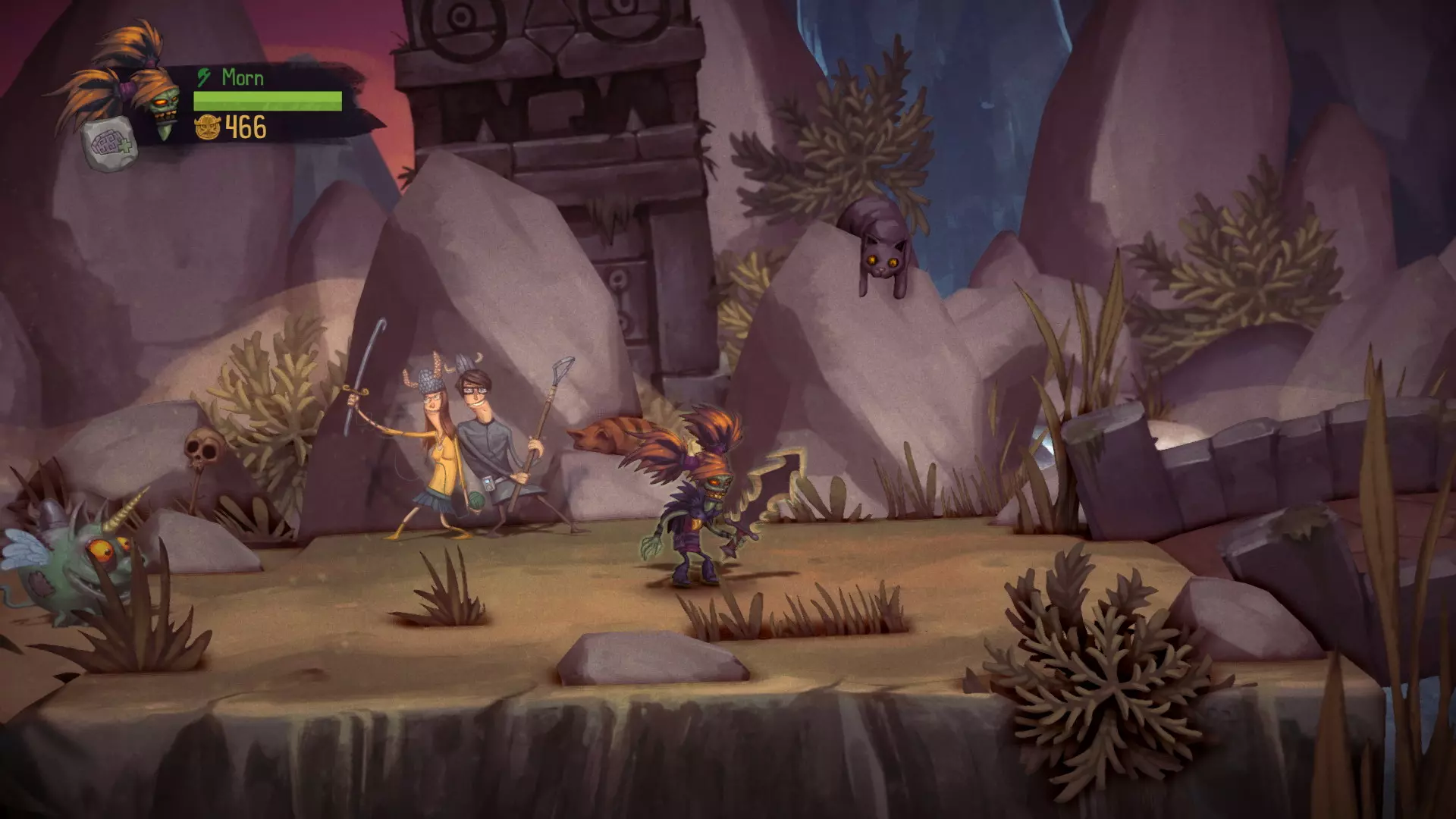Select the stone rune tablet icon

click(110, 146)
